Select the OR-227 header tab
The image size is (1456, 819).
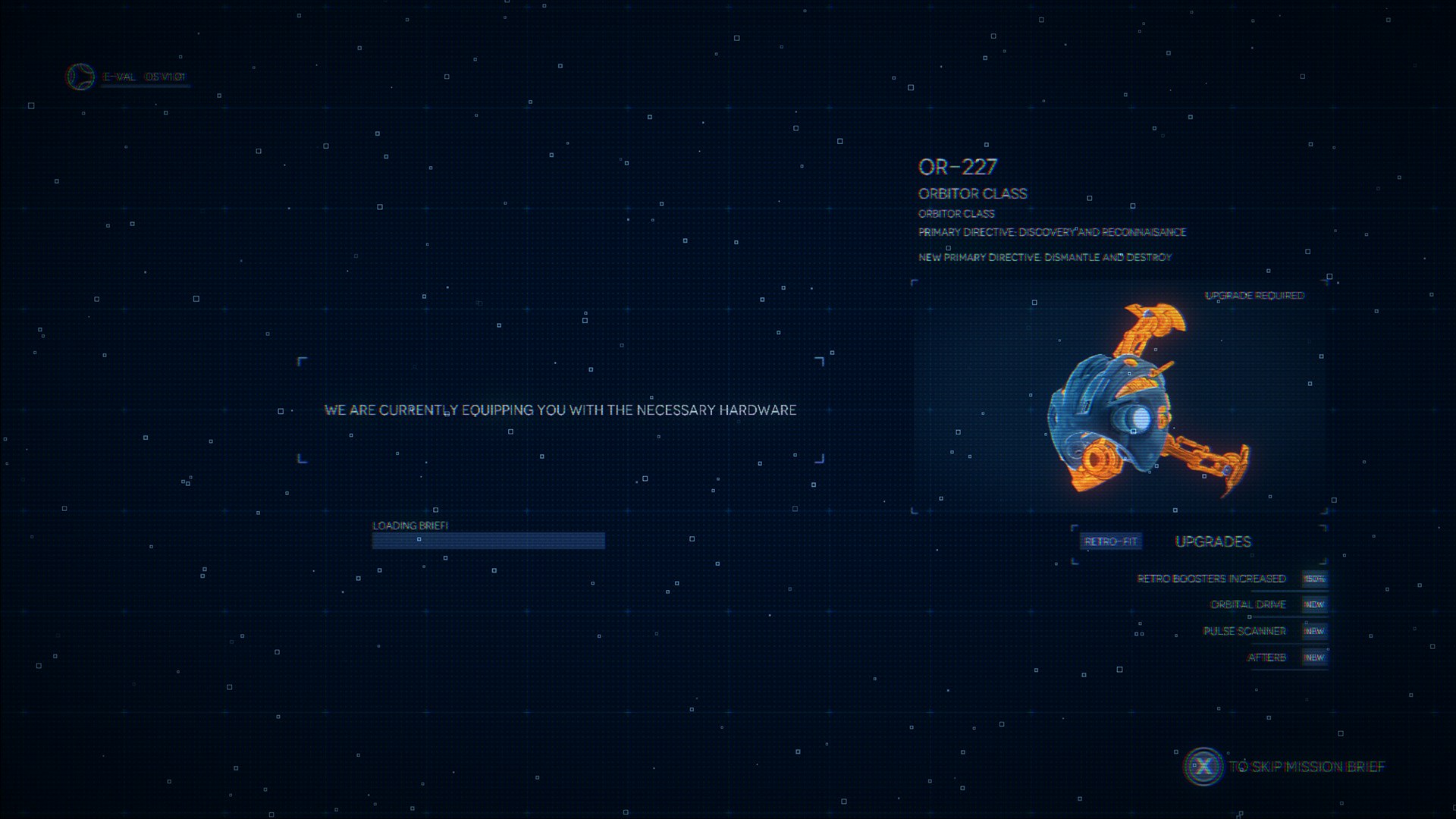tap(958, 165)
